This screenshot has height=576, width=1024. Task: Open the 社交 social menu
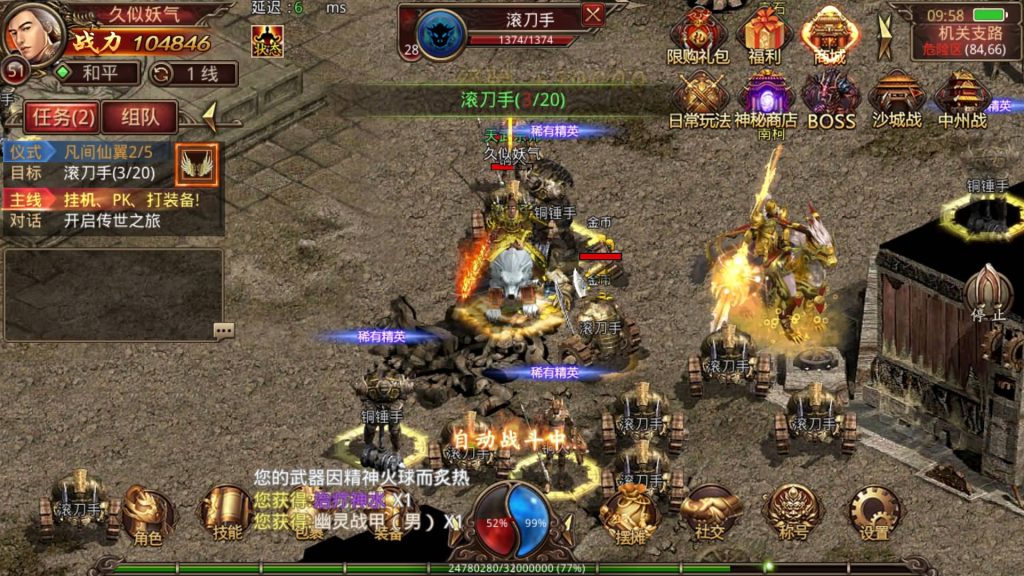710,514
